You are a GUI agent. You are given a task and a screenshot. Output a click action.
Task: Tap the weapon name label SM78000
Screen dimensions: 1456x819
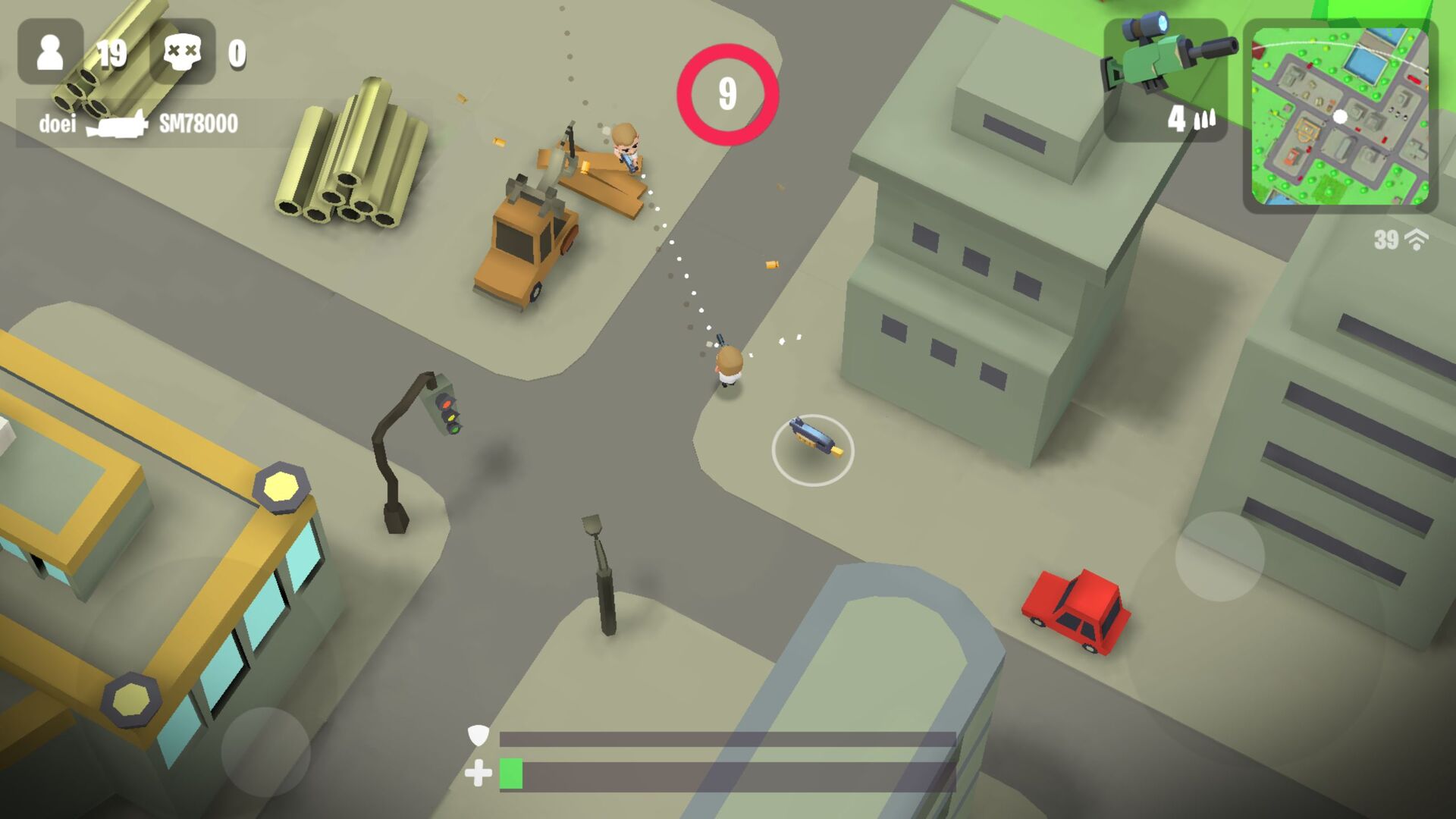pos(199,121)
